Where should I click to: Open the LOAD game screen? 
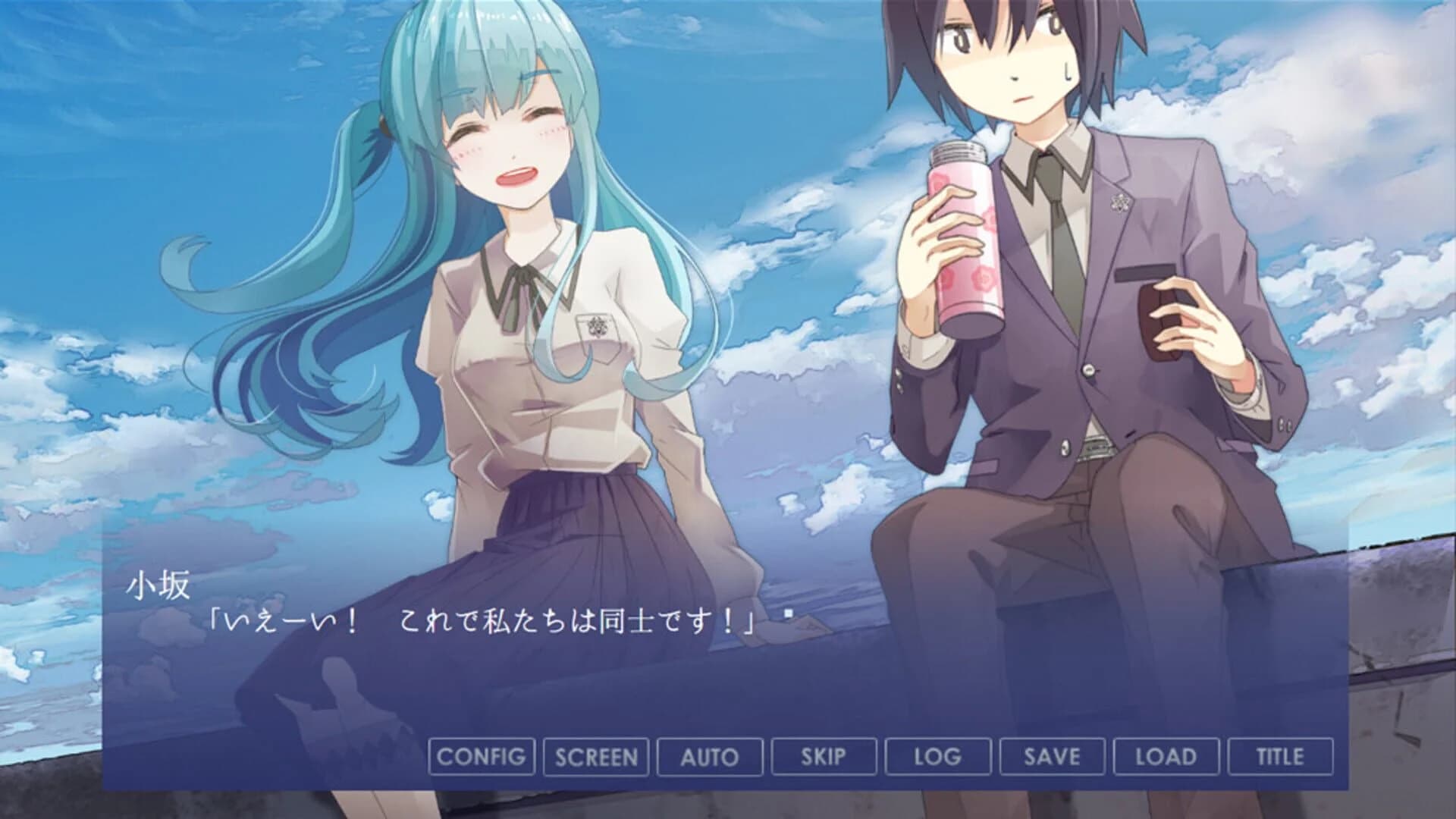pyautogui.click(x=1166, y=755)
